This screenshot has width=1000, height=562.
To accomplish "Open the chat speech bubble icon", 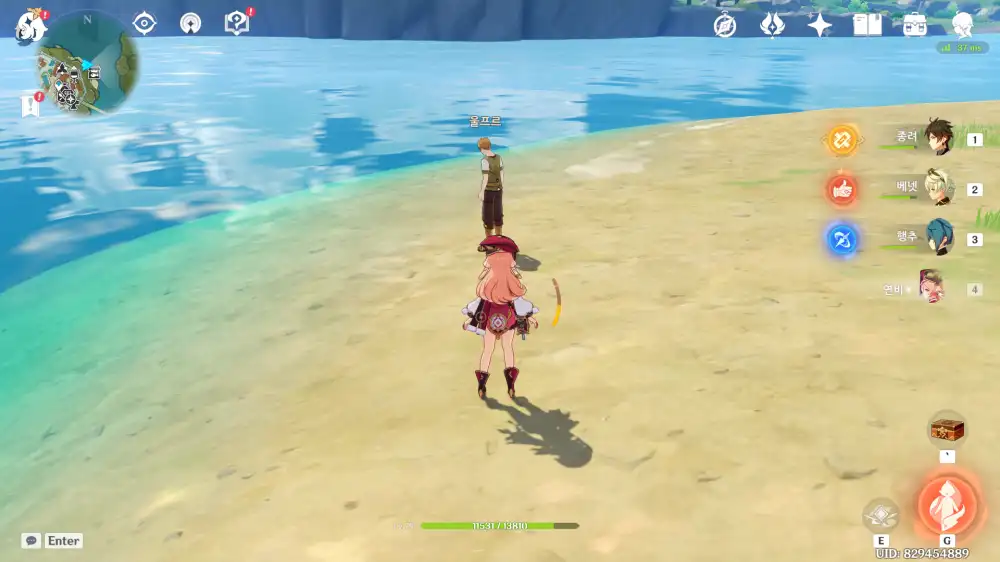I will click(x=32, y=540).
